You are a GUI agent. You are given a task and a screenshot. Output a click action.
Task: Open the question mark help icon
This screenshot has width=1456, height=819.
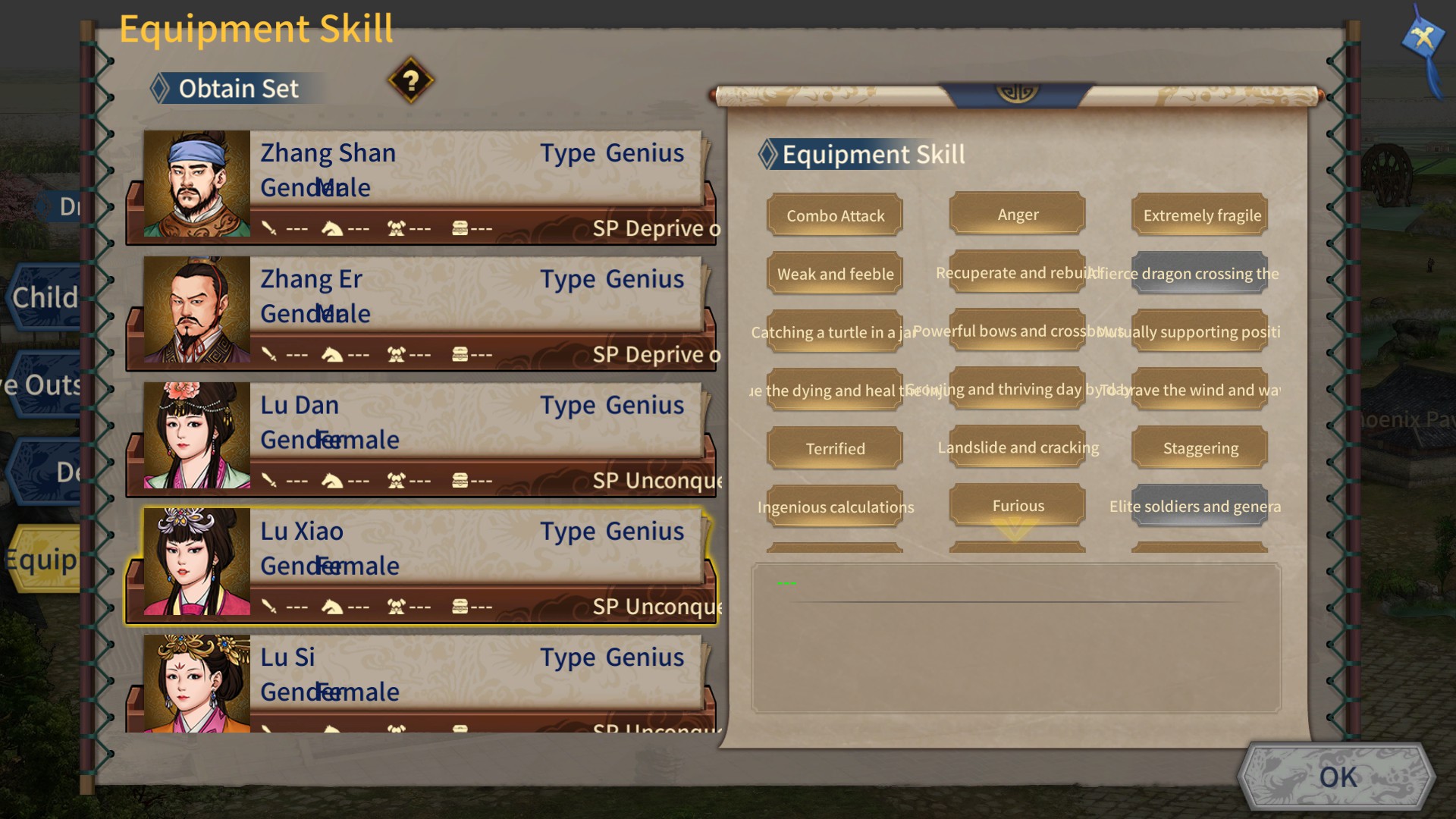click(410, 82)
